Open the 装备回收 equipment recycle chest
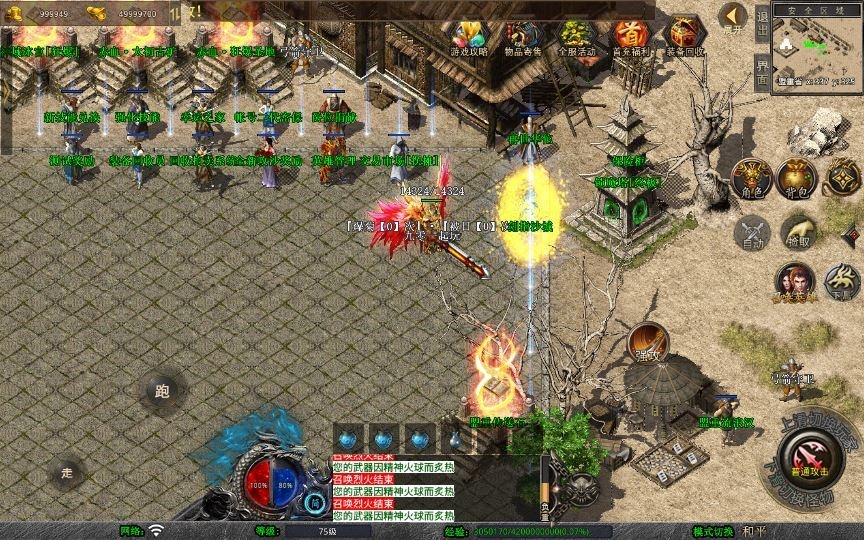864x540 pixels. click(x=685, y=38)
